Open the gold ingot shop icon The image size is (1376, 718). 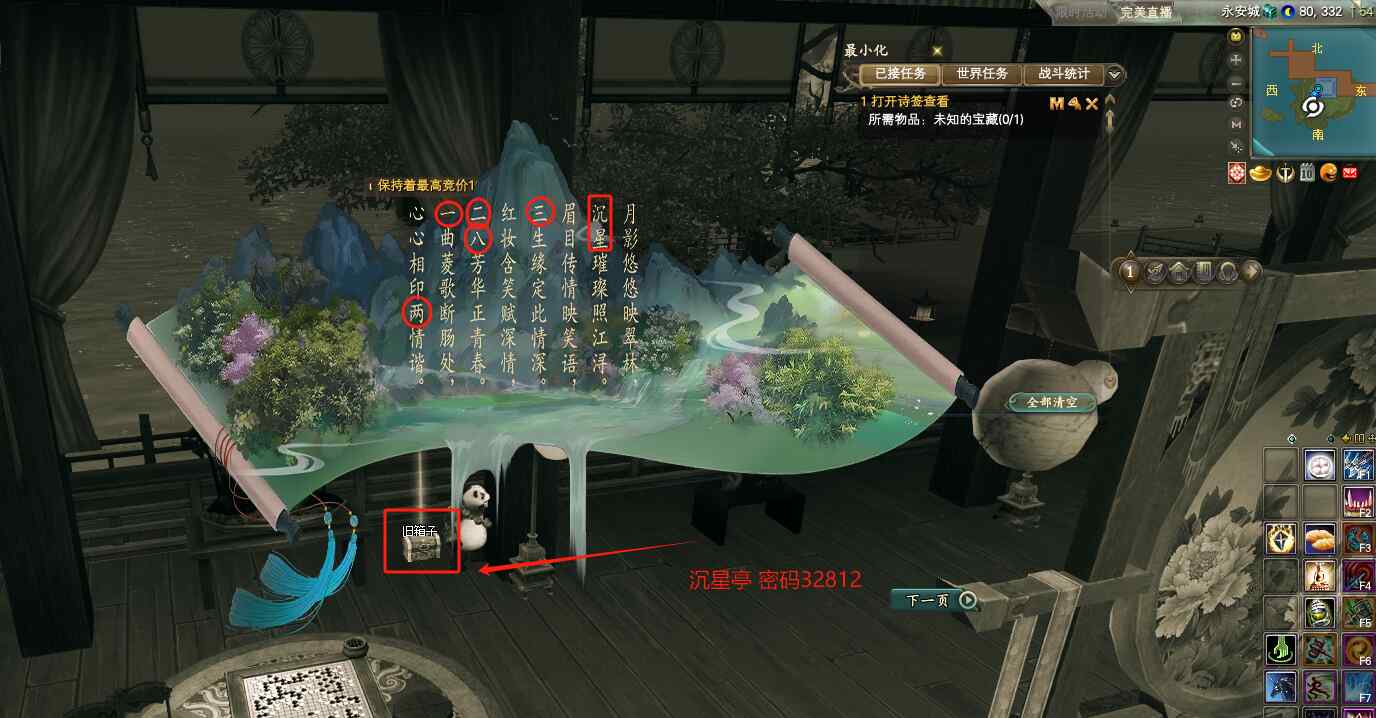pyautogui.click(x=1260, y=173)
